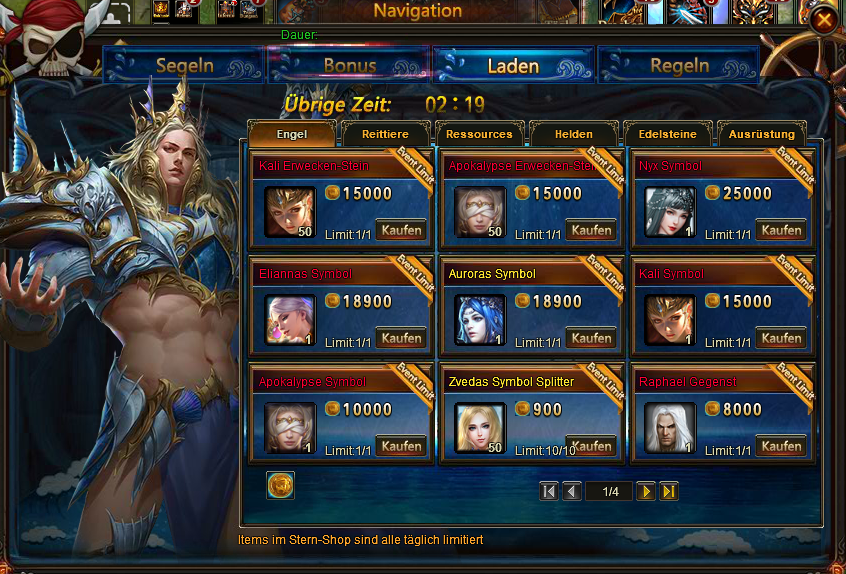
Task: Go to the next shop page
Action: pos(646,491)
